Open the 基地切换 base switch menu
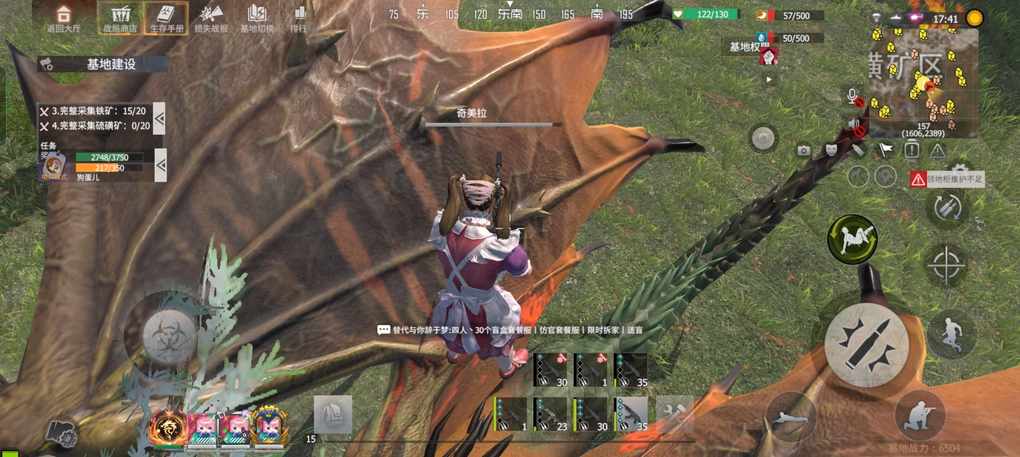1020x457 pixels. click(257, 17)
